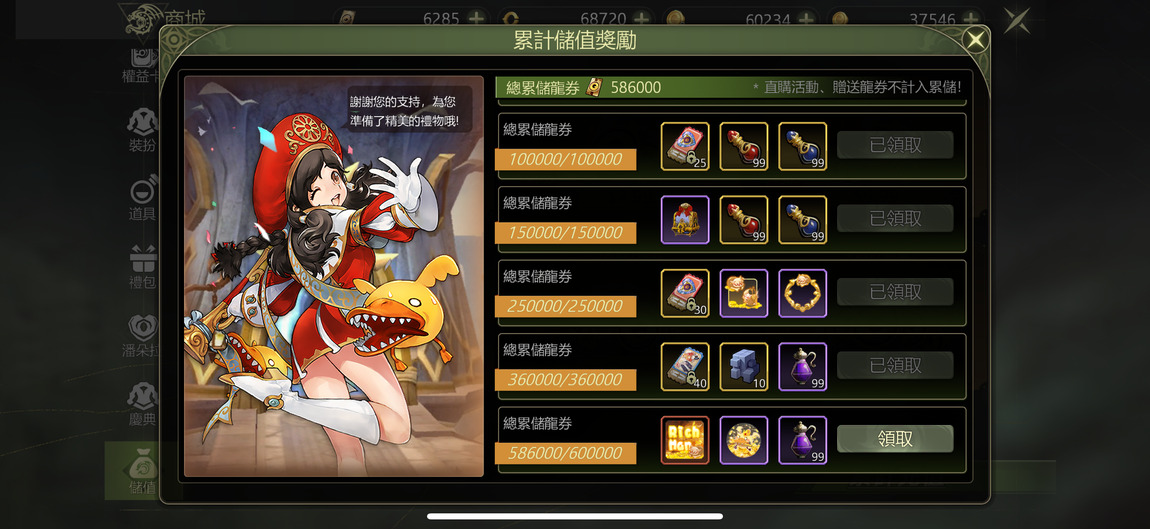Tap the card pack reward with count 25
This screenshot has height=529, width=1150.
685,146
